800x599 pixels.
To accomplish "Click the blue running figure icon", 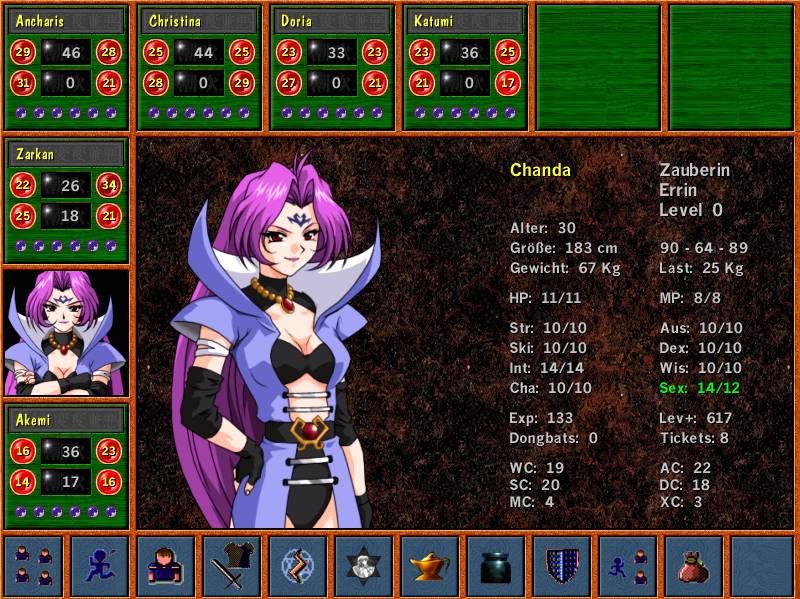I will click(x=99, y=566).
